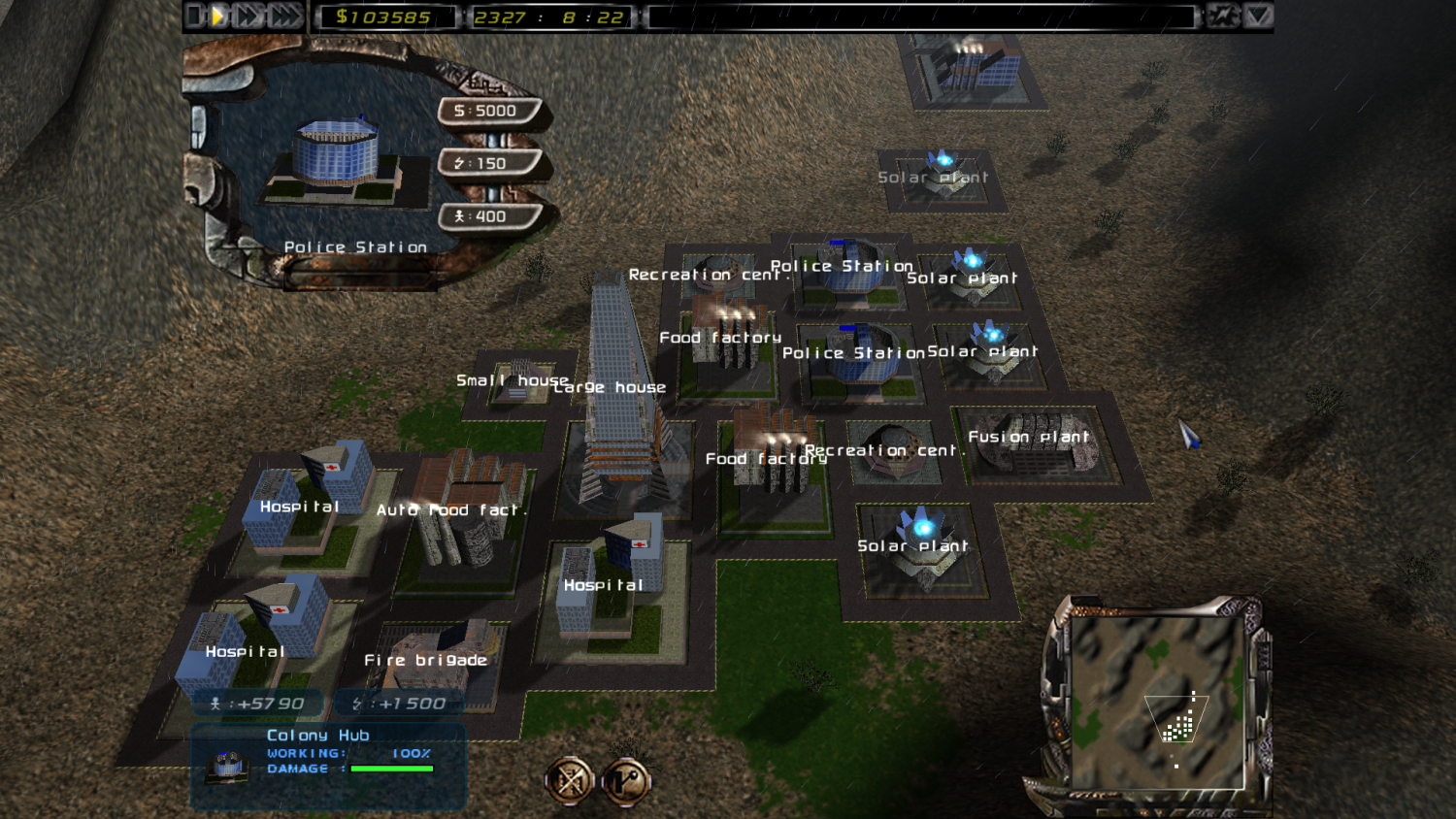The height and width of the screenshot is (819, 1456).
Task: Click the date display 2327:8:22
Action: tap(548, 16)
